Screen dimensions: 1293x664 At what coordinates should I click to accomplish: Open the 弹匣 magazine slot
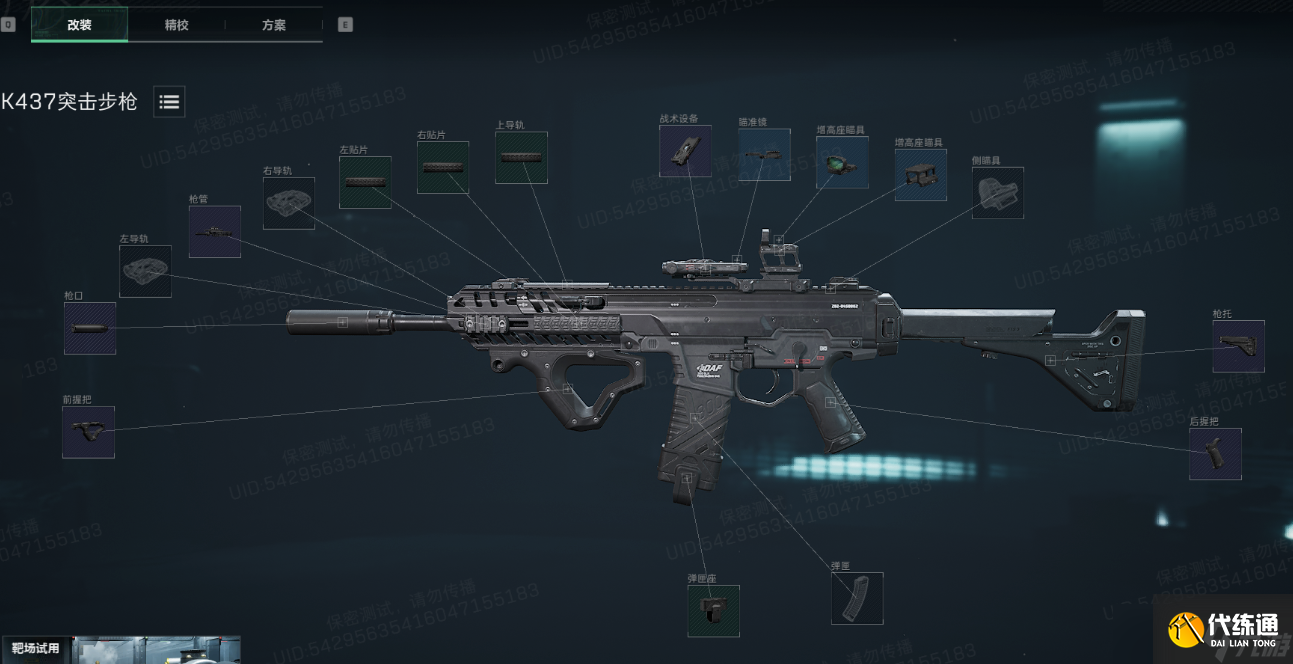coord(857,598)
